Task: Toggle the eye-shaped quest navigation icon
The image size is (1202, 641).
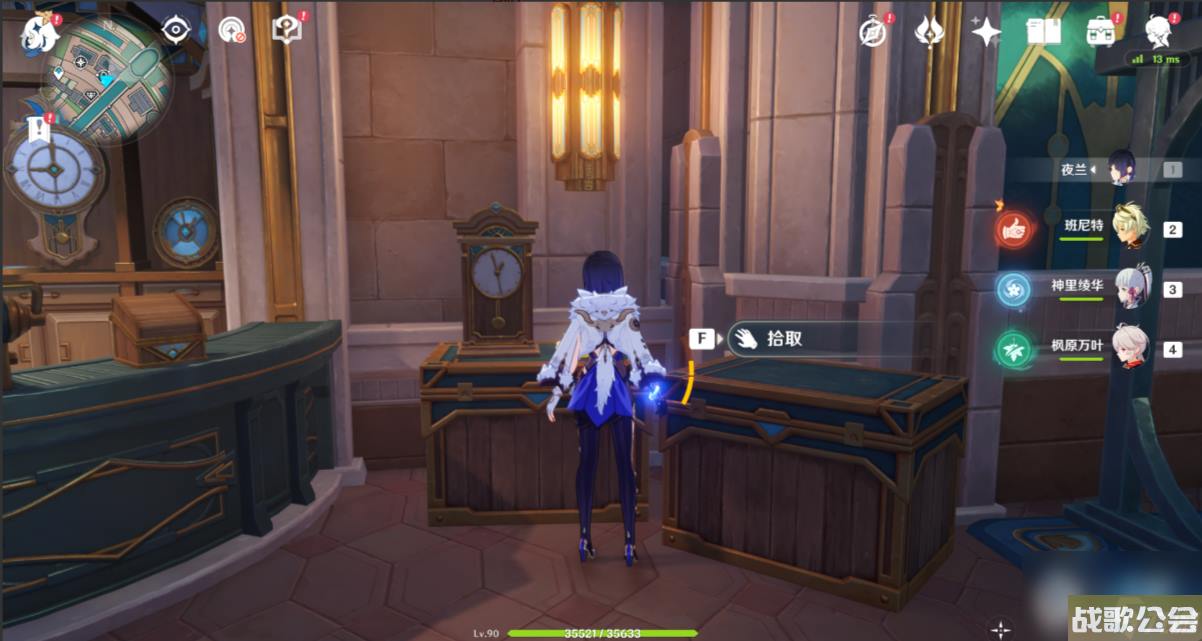Action: point(176,30)
